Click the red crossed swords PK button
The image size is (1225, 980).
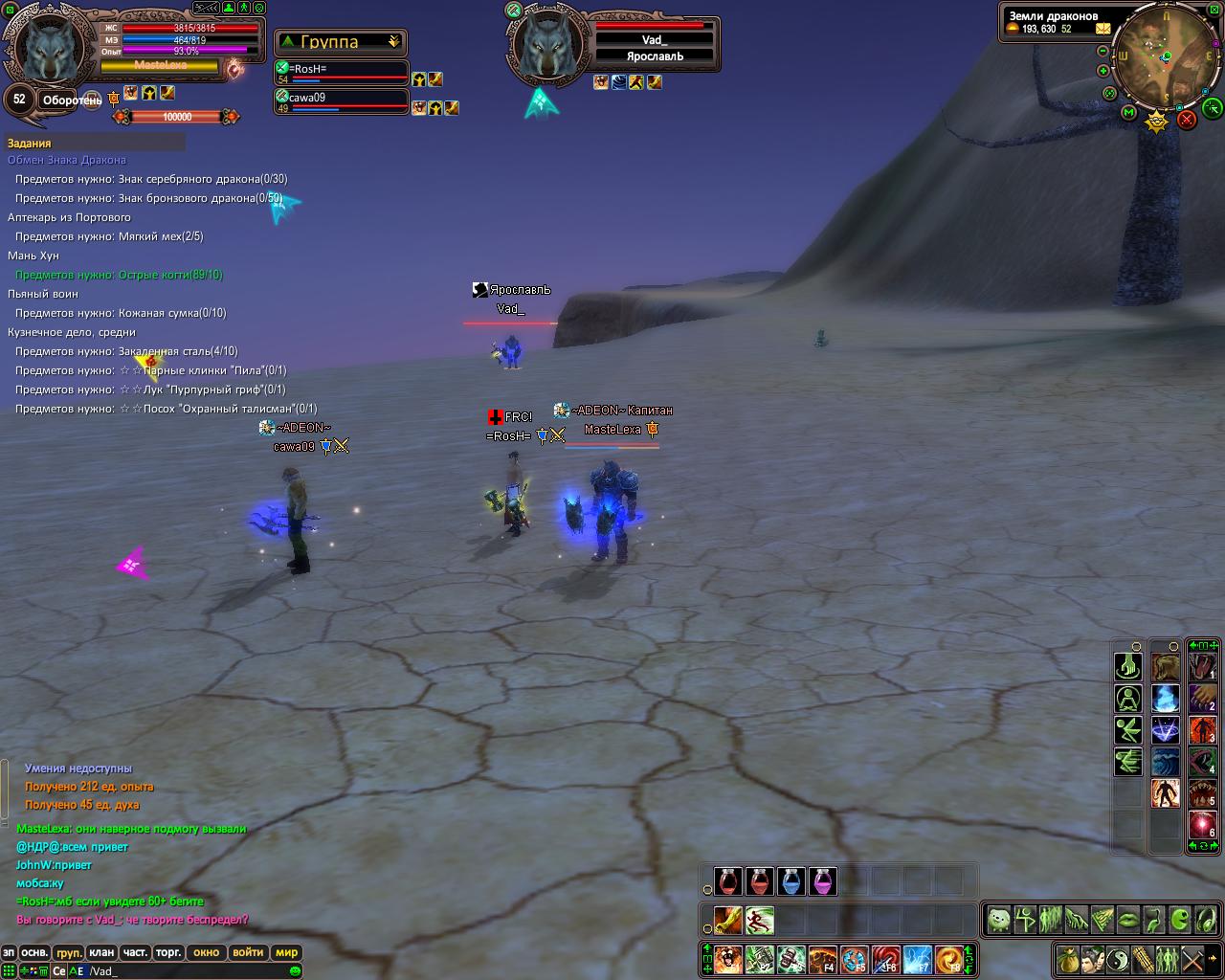[1187, 119]
